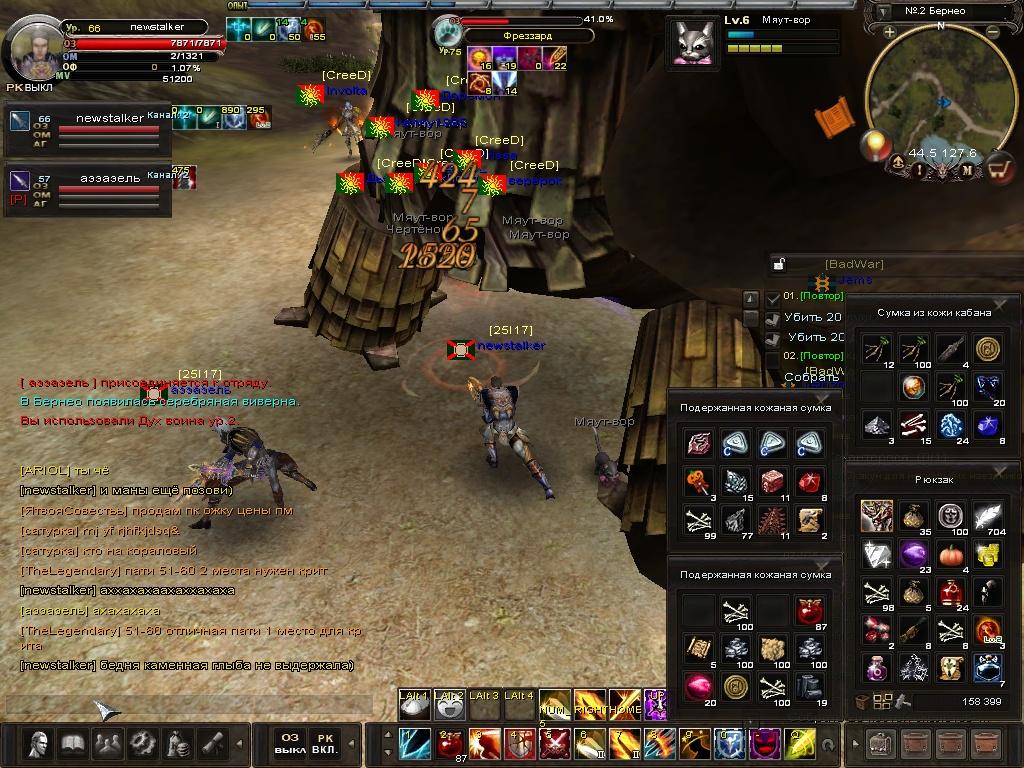Open the book icon in the menu bar
The width and height of the screenshot is (1024, 768).
click(x=74, y=743)
